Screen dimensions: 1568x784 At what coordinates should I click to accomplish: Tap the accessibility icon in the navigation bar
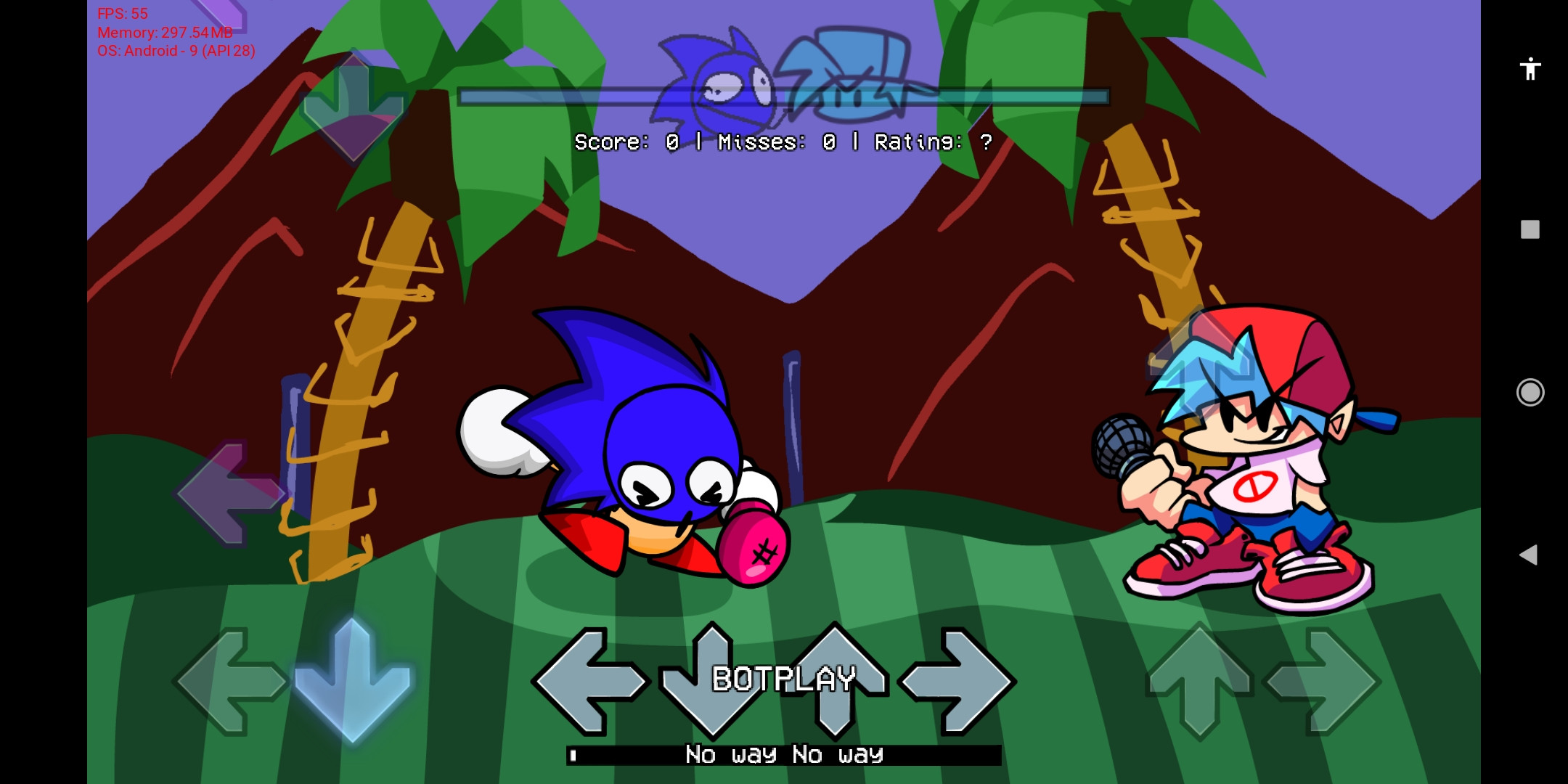point(1530,68)
